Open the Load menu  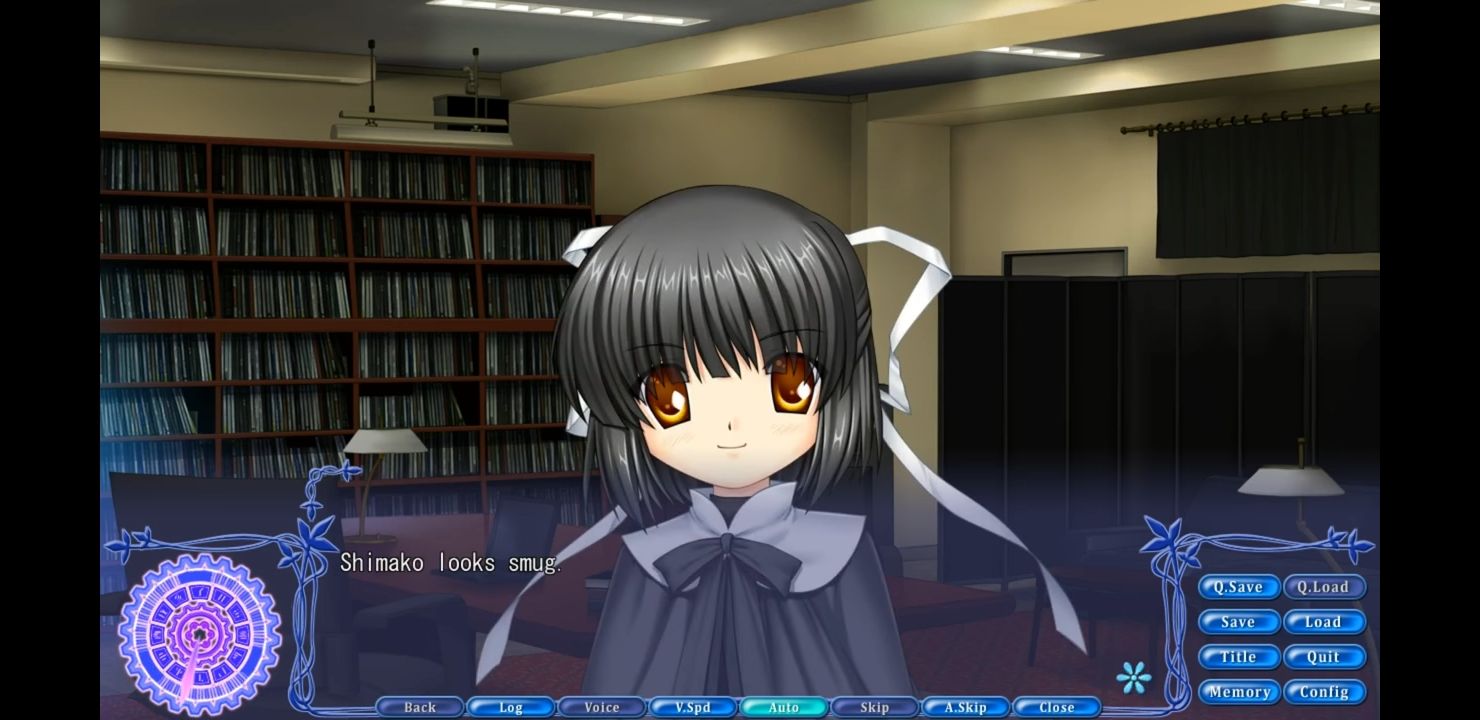click(x=1325, y=622)
